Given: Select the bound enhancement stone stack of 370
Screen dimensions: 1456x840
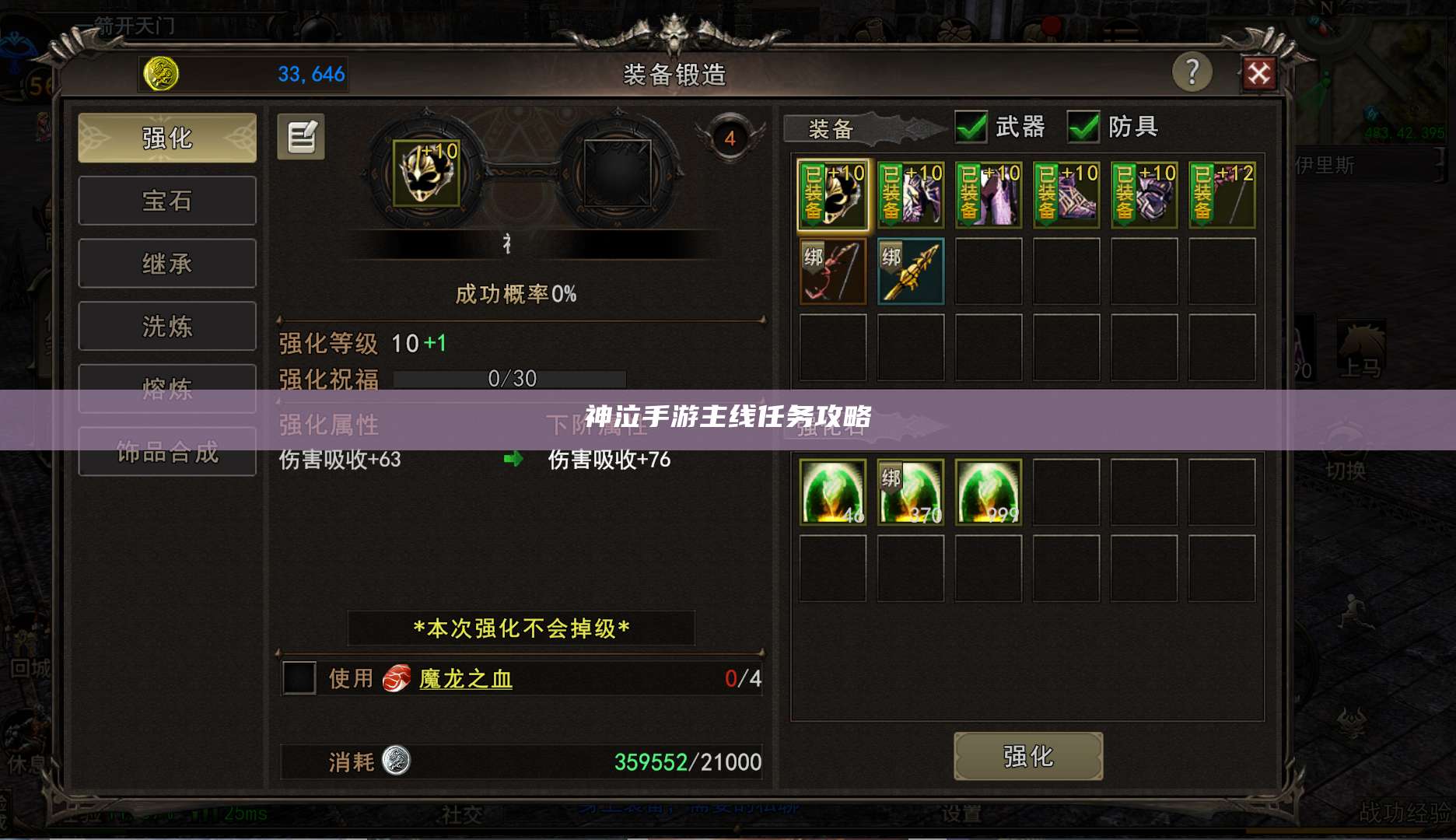Looking at the screenshot, I should 910,492.
